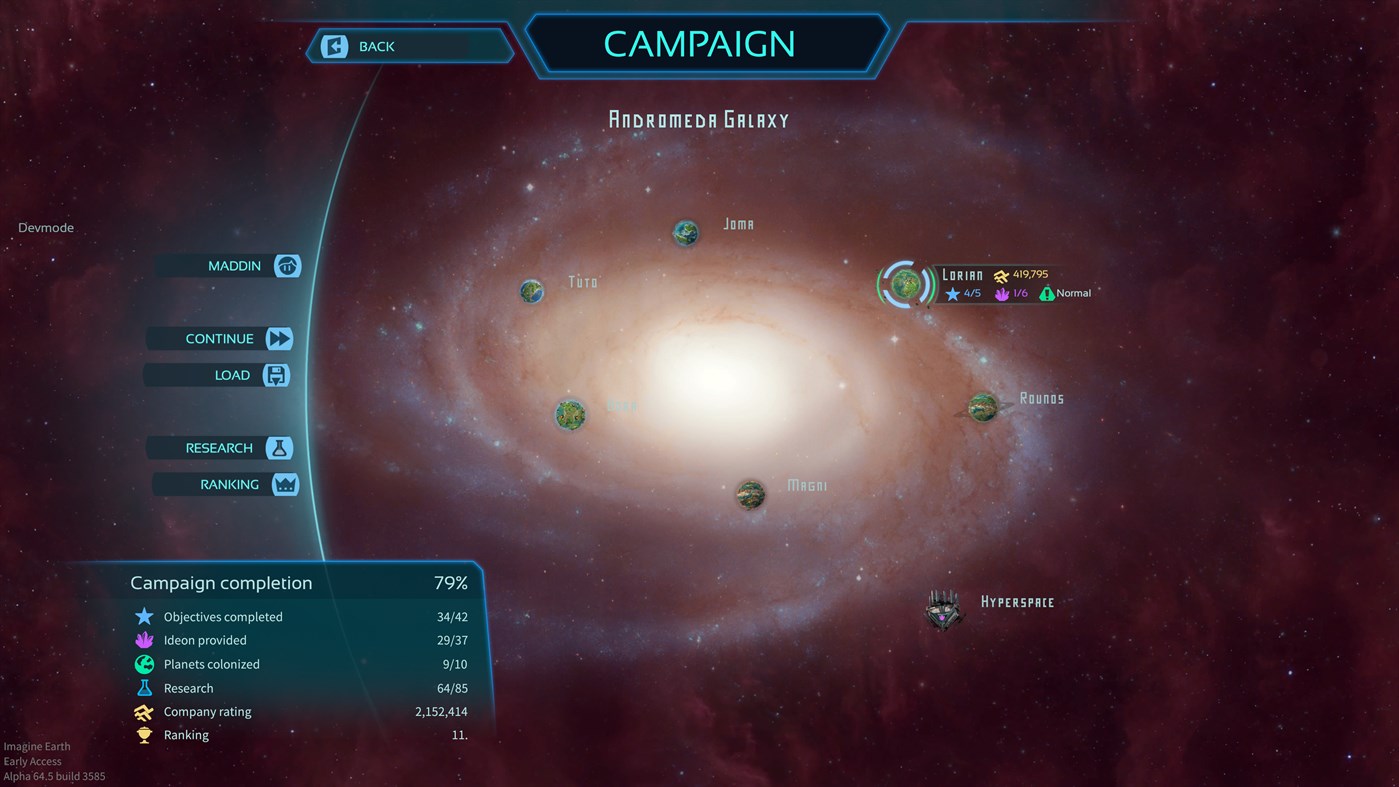1399x787 pixels.
Task: Click the crown icon on the RANKING button
Action: [x=285, y=484]
